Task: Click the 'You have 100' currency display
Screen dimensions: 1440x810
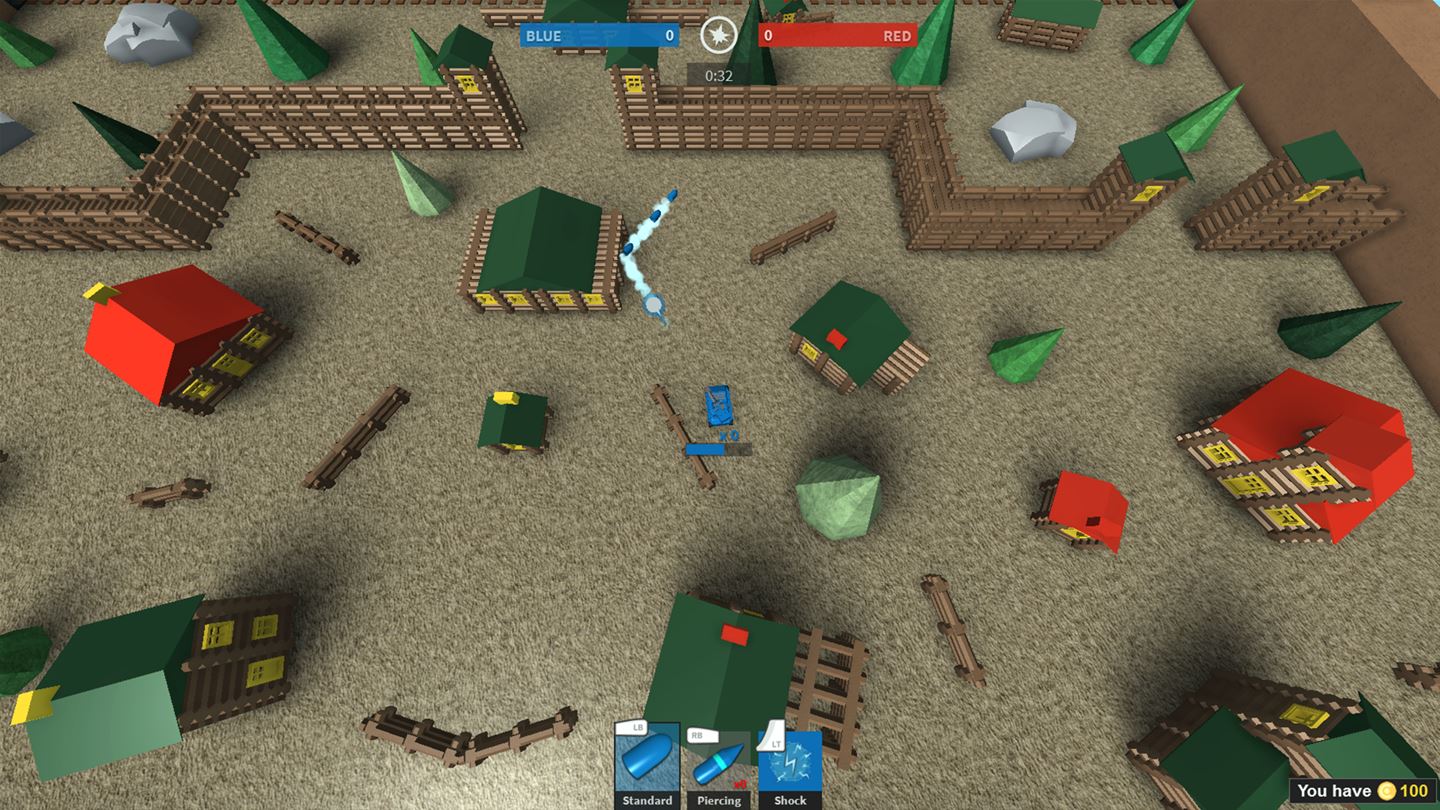Action: [1360, 791]
